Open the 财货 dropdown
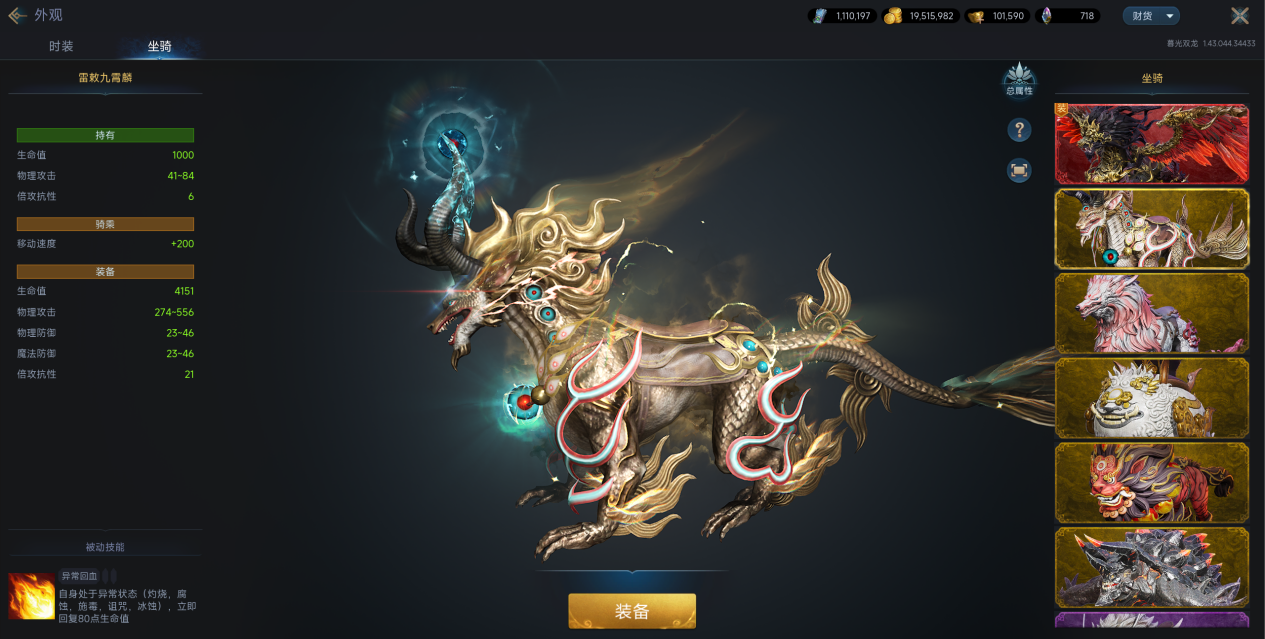1265x639 pixels. click(1151, 16)
